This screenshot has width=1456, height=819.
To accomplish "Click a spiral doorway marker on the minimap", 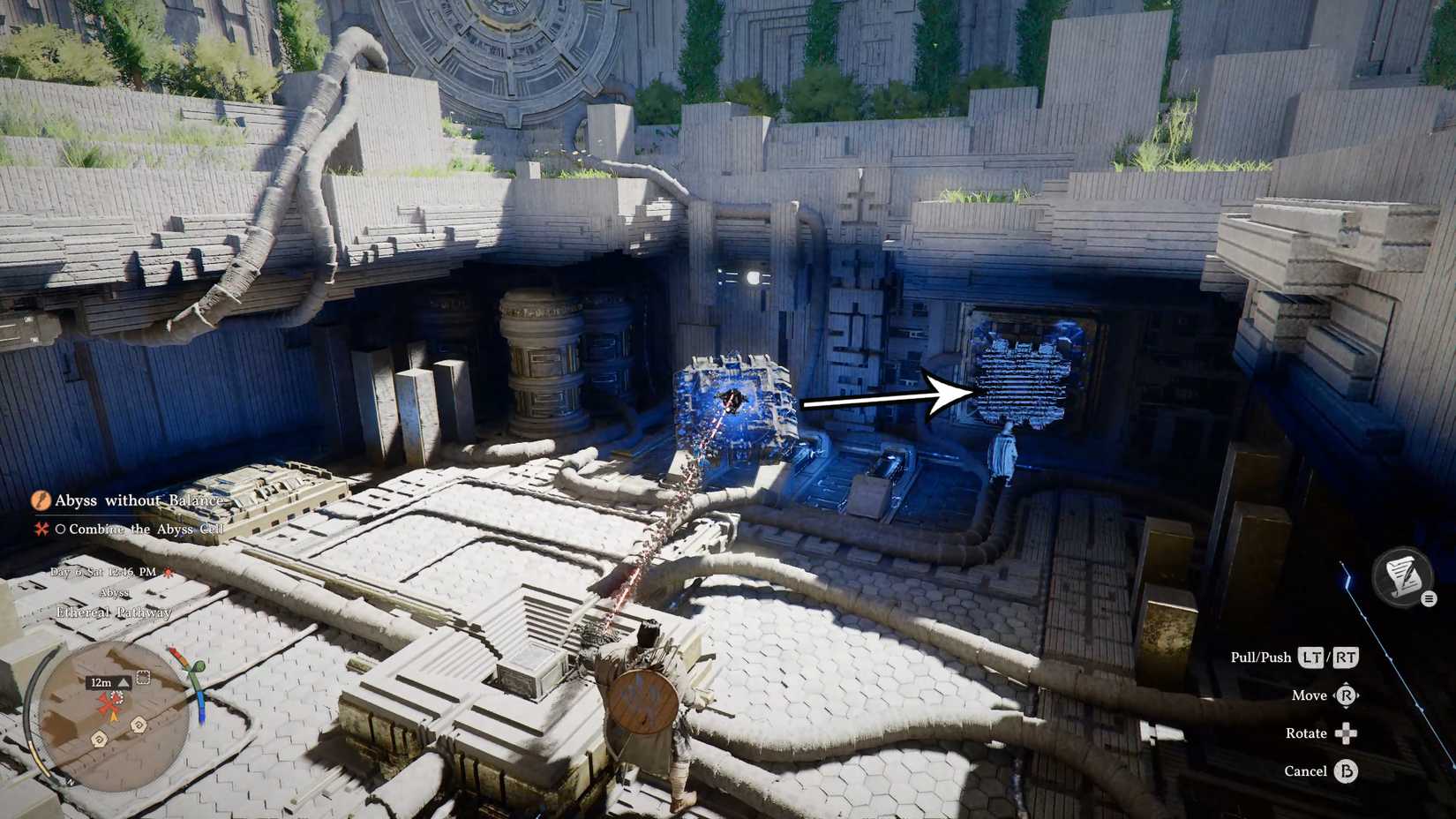I will click(98, 740).
